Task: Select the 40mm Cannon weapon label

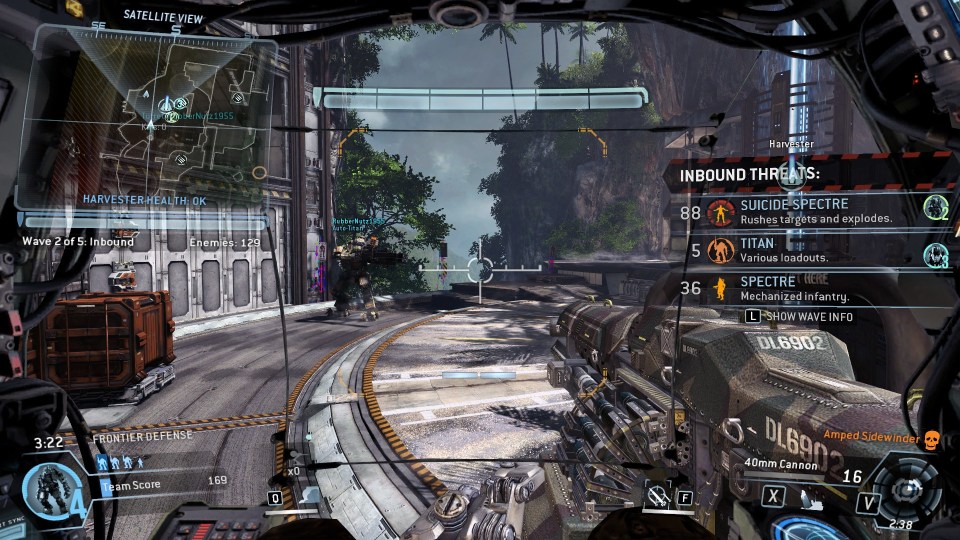Action: pyautogui.click(x=782, y=464)
